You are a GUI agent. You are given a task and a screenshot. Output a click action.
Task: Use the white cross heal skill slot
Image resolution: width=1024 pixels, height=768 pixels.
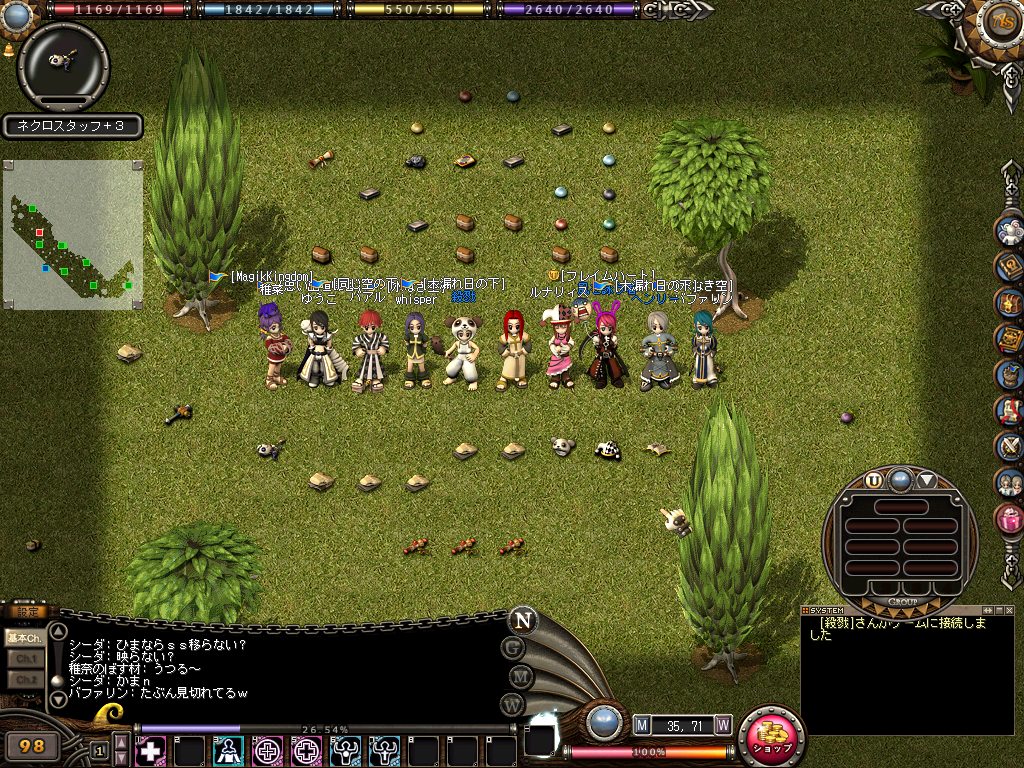pyautogui.click(x=151, y=750)
